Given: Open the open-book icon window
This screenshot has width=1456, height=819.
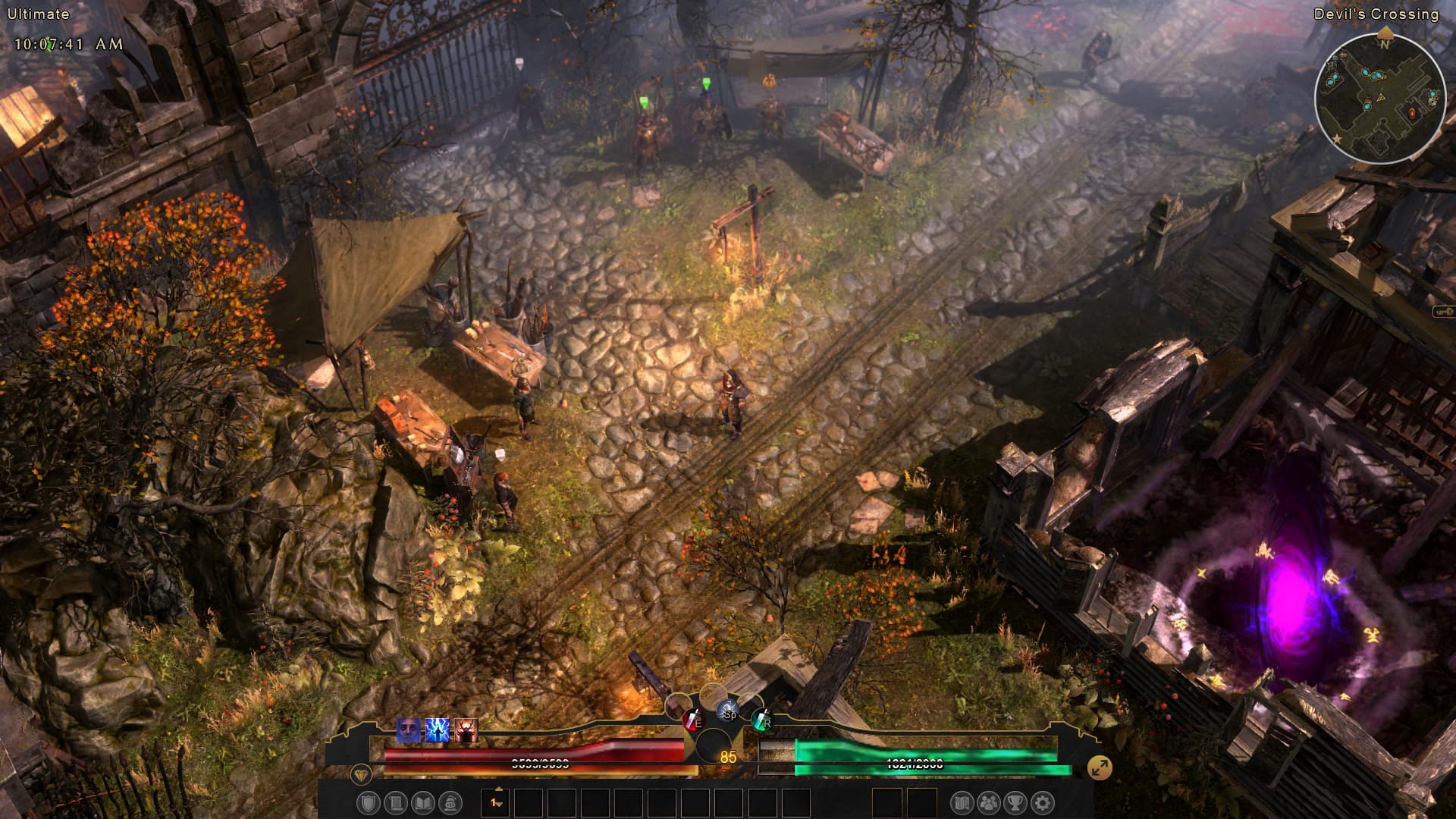Looking at the screenshot, I should click(x=422, y=803).
